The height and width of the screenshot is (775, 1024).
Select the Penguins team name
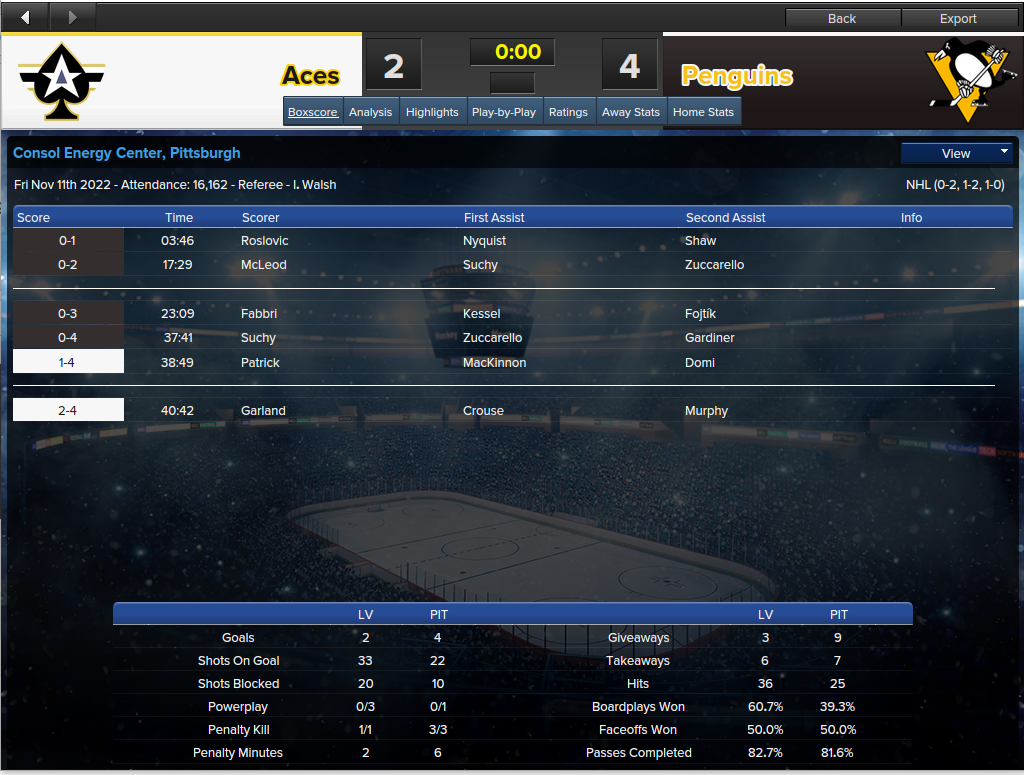pyautogui.click(x=737, y=76)
